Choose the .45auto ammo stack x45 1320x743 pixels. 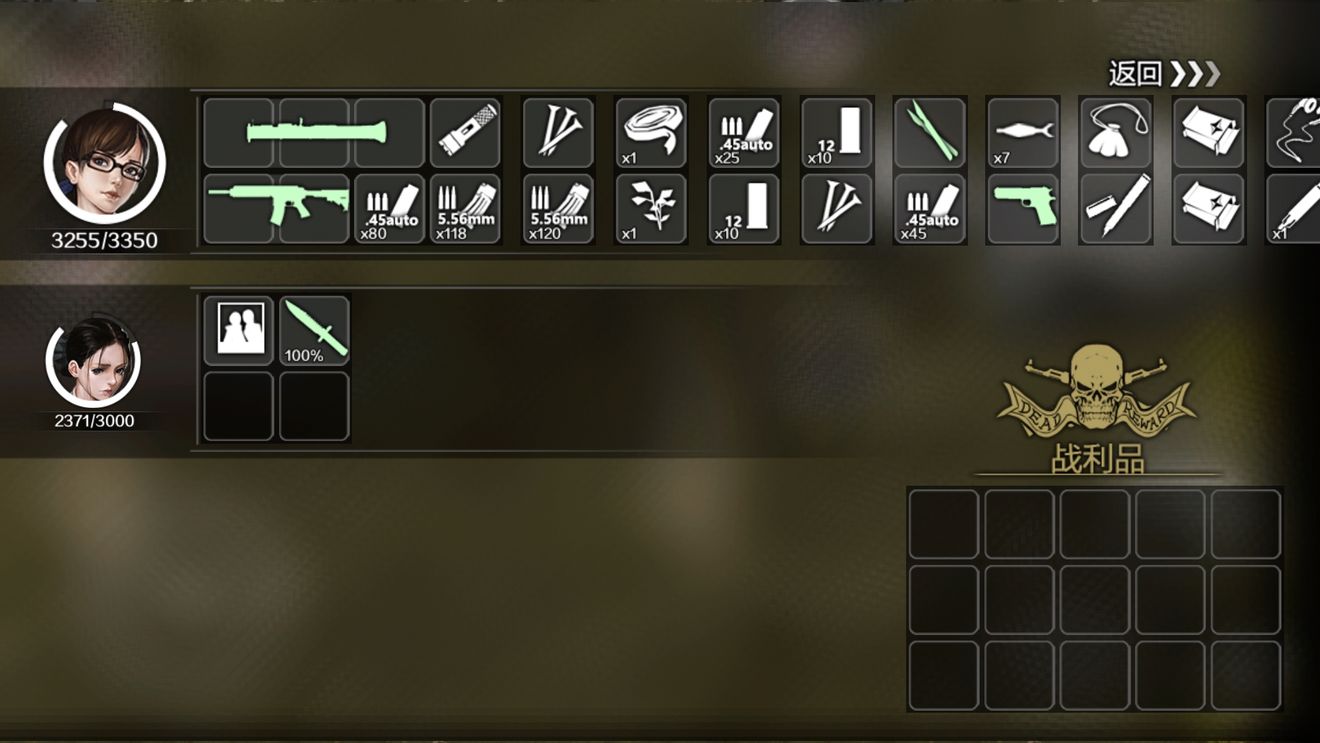930,209
